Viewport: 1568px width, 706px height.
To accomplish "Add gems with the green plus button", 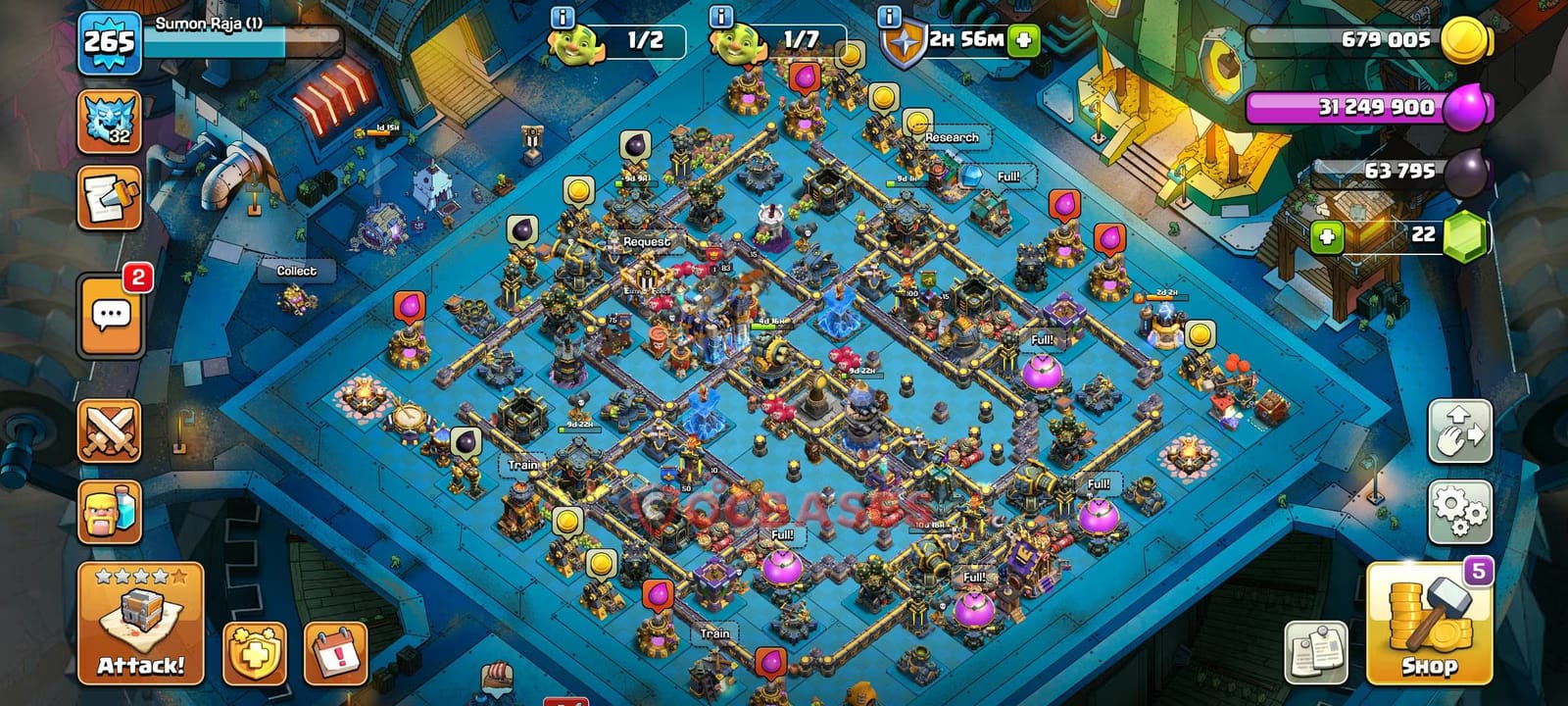I will point(1328,235).
